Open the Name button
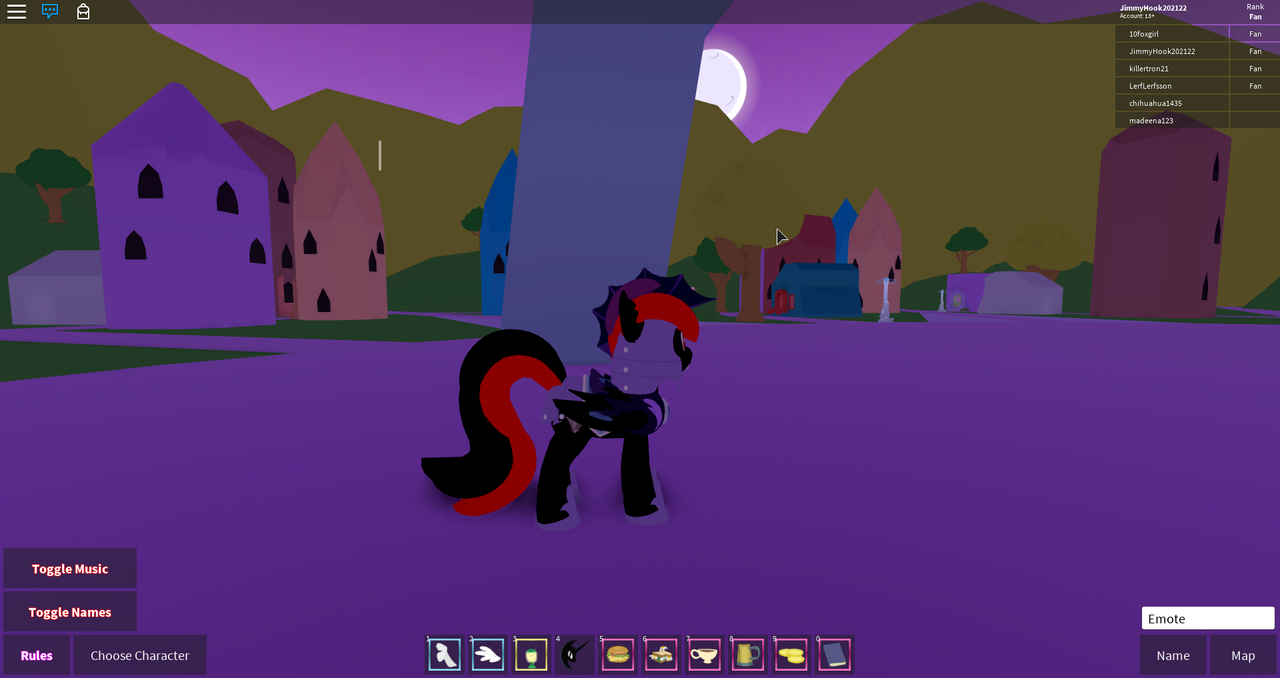 click(x=1173, y=655)
